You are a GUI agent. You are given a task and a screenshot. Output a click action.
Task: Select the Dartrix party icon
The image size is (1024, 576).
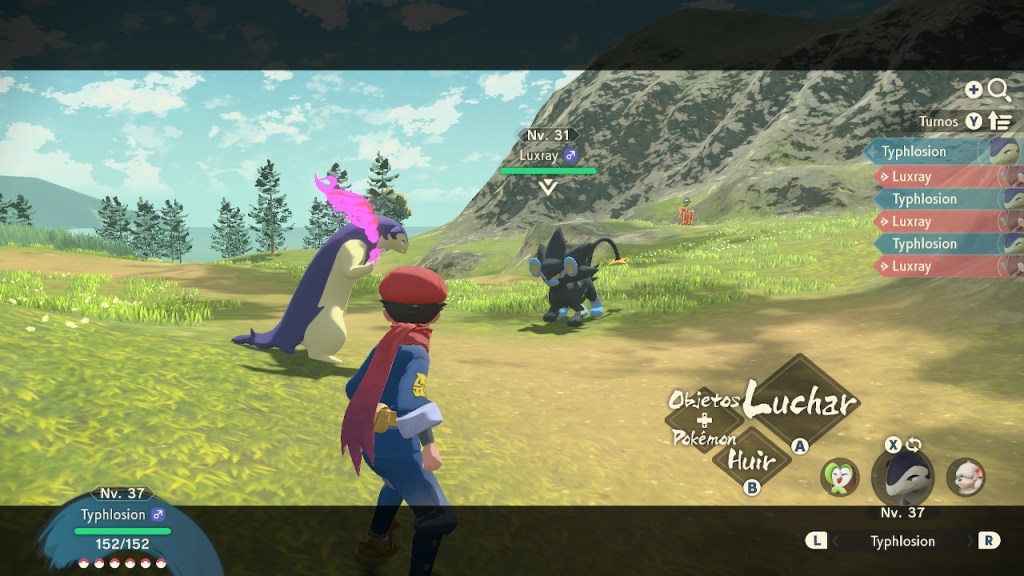[x=840, y=477]
